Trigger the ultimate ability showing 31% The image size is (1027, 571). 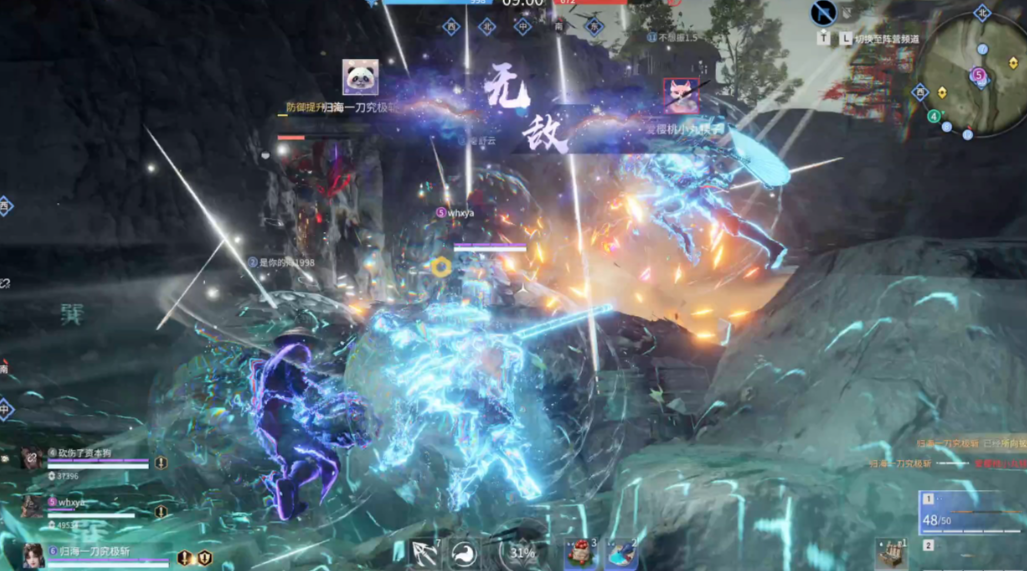[521, 552]
